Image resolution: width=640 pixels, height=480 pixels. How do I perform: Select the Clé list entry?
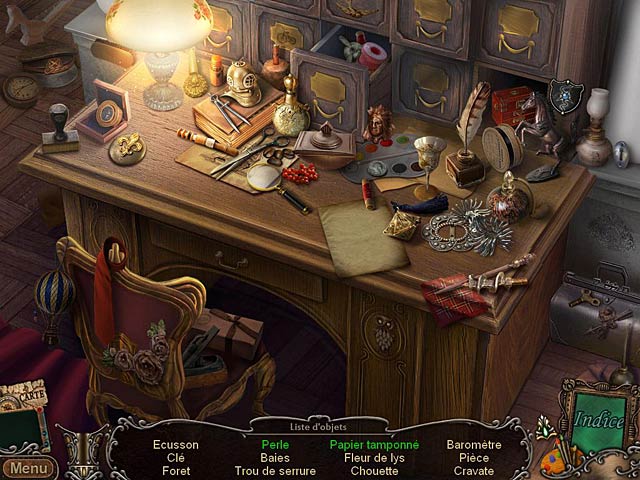[176, 457]
